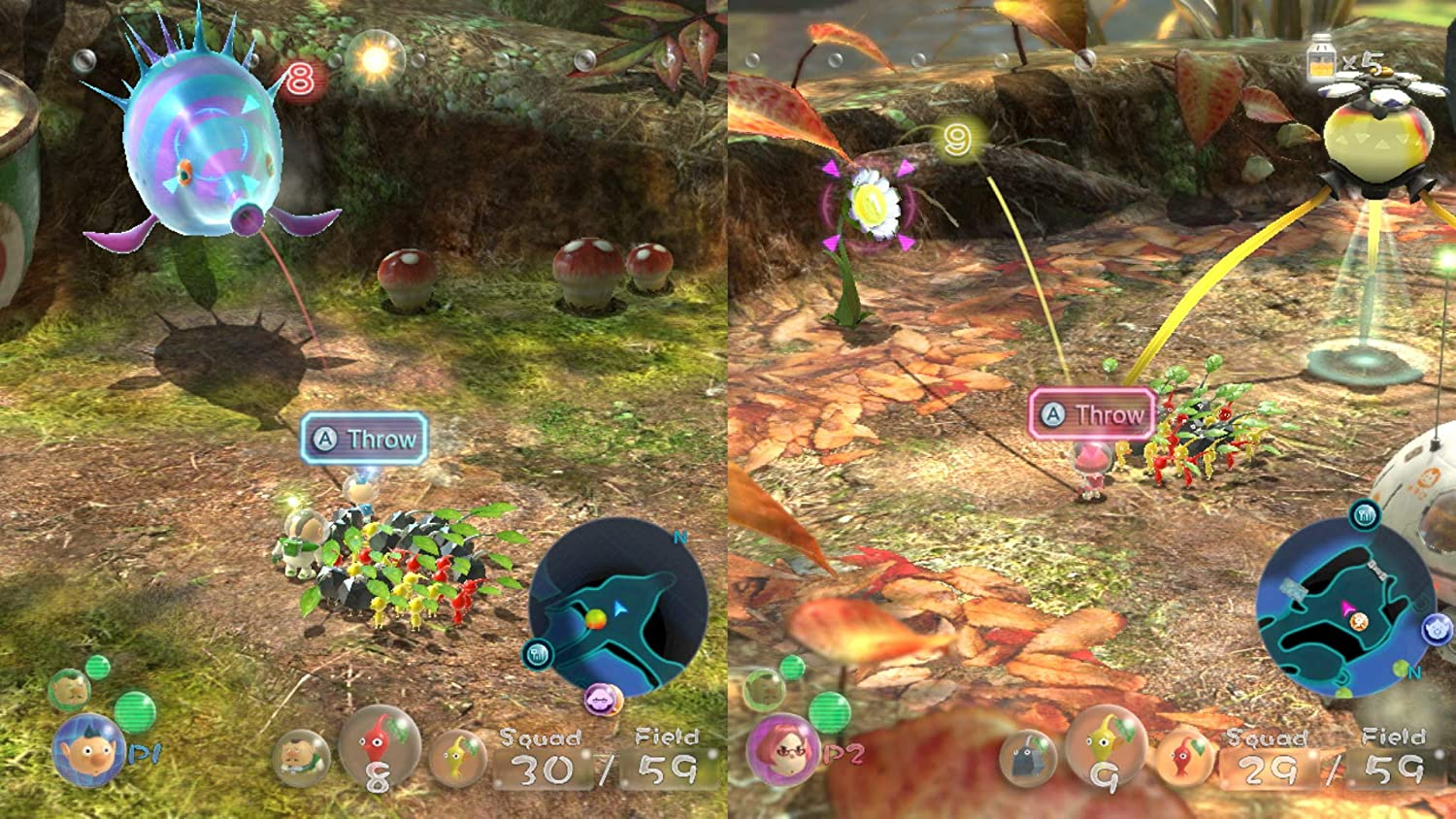Open the signal icon on left radar rim

point(538,653)
